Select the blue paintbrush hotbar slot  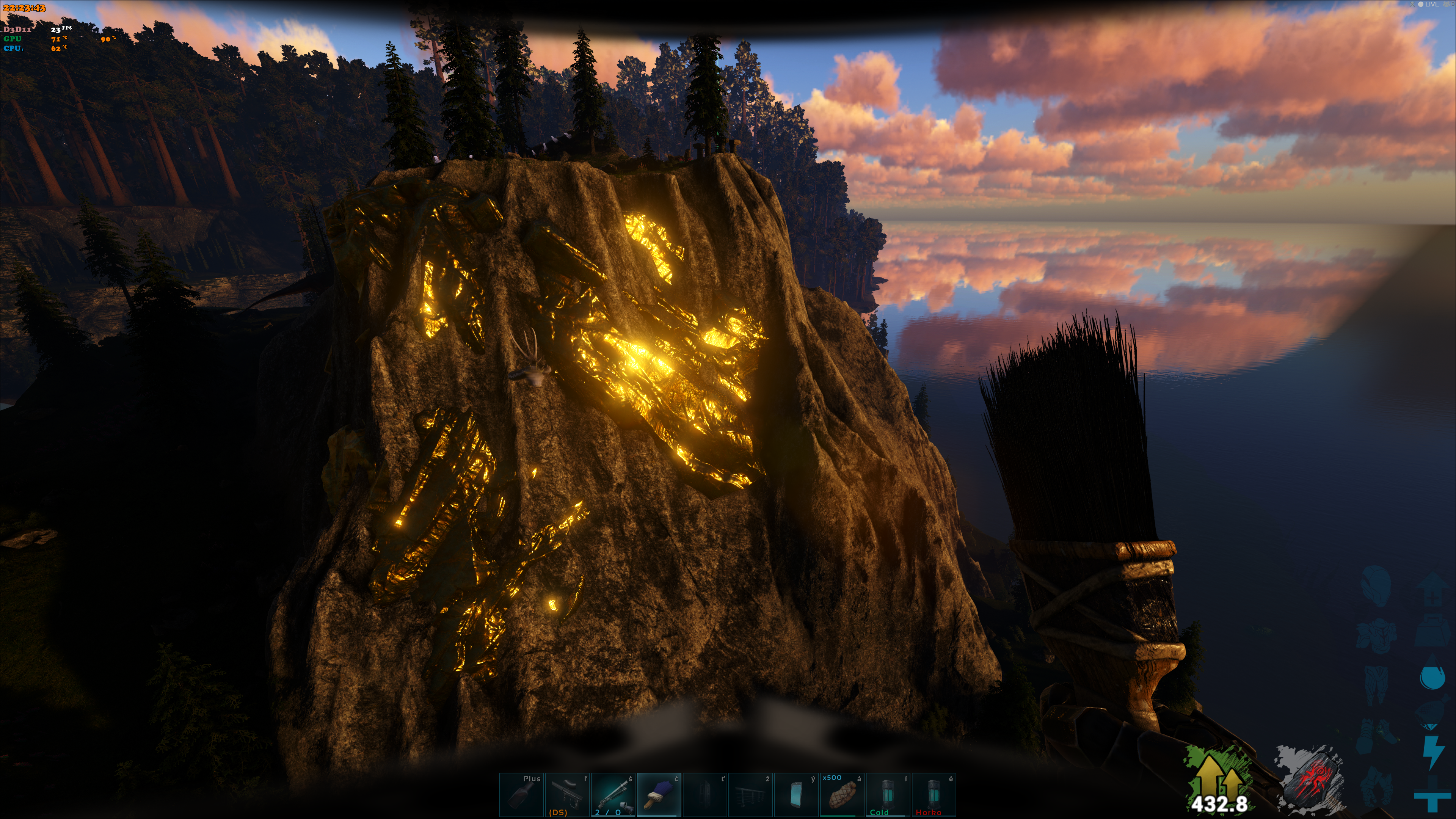659,794
